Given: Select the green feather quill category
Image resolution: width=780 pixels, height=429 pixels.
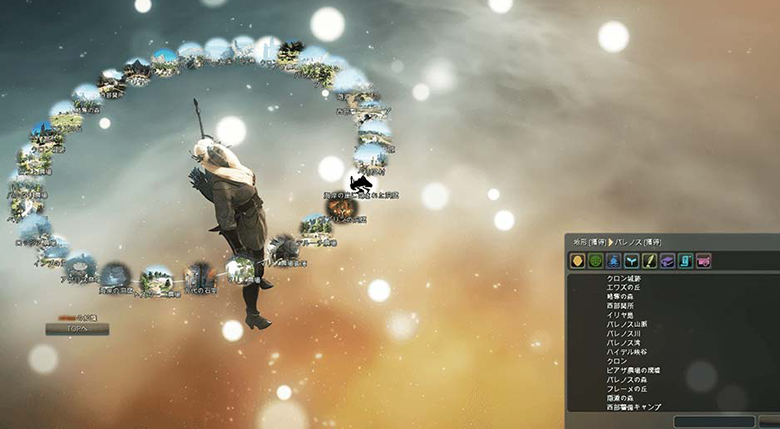Looking at the screenshot, I should coord(649,261).
